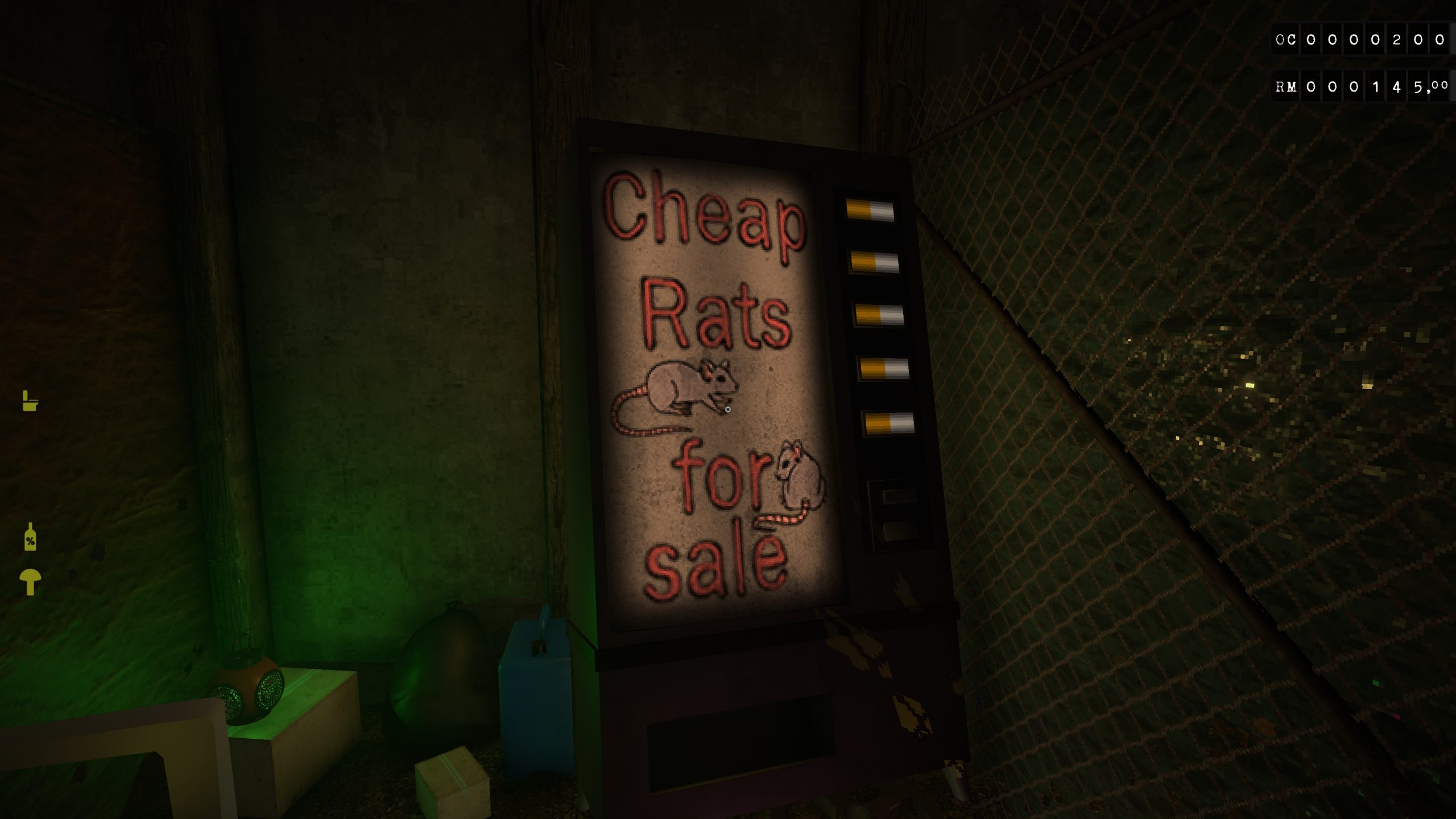Image resolution: width=1456 pixels, height=819 pixels.
Task: Click the mushroom status icon
Action: pyautogui.click(x=30, y=581)
